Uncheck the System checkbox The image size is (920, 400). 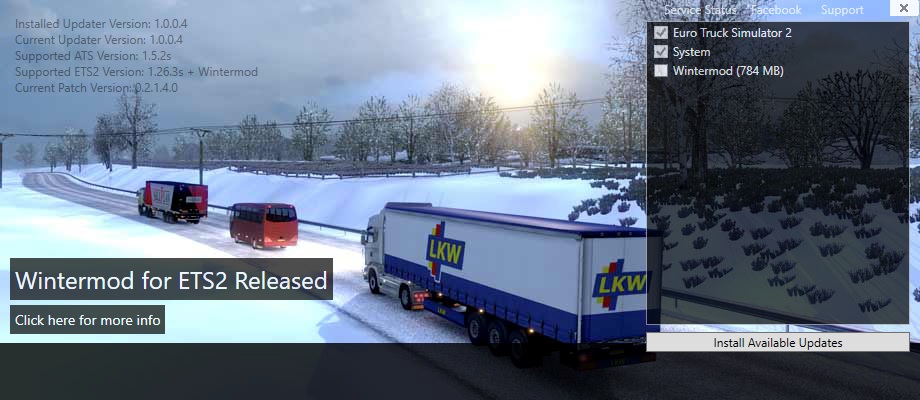click(661, 52)
